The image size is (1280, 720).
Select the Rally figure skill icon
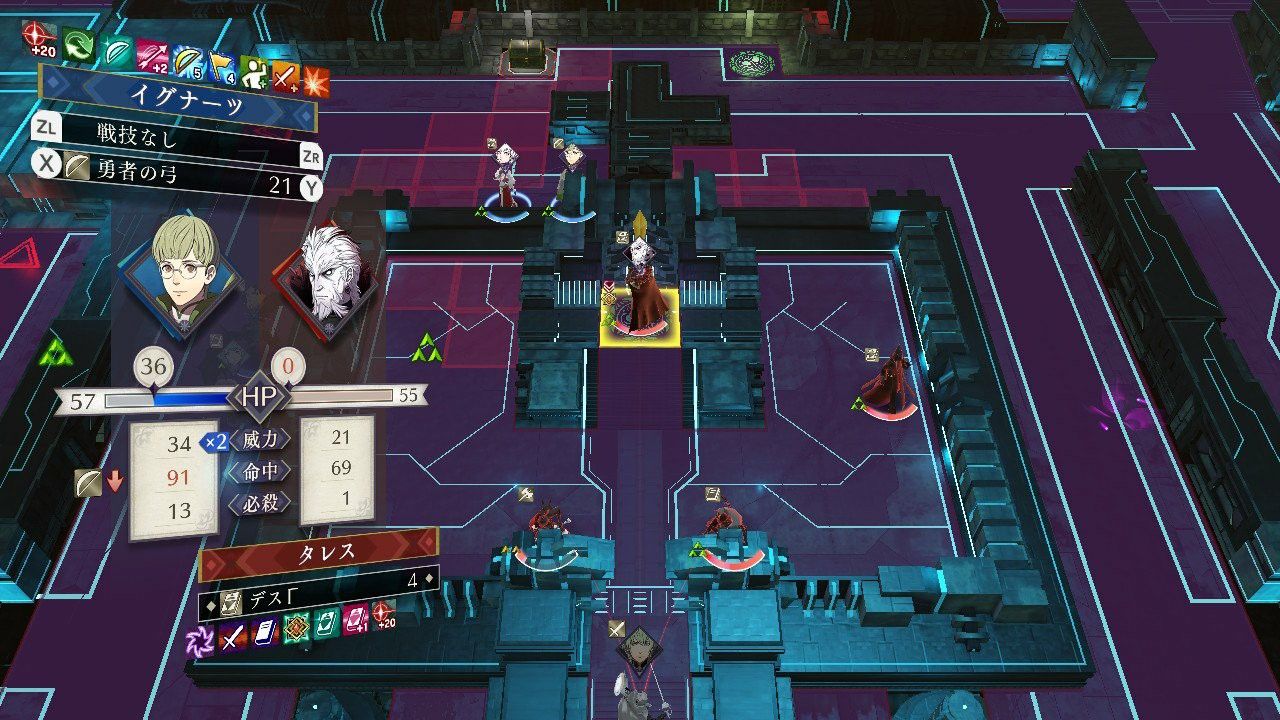point(254,73)
